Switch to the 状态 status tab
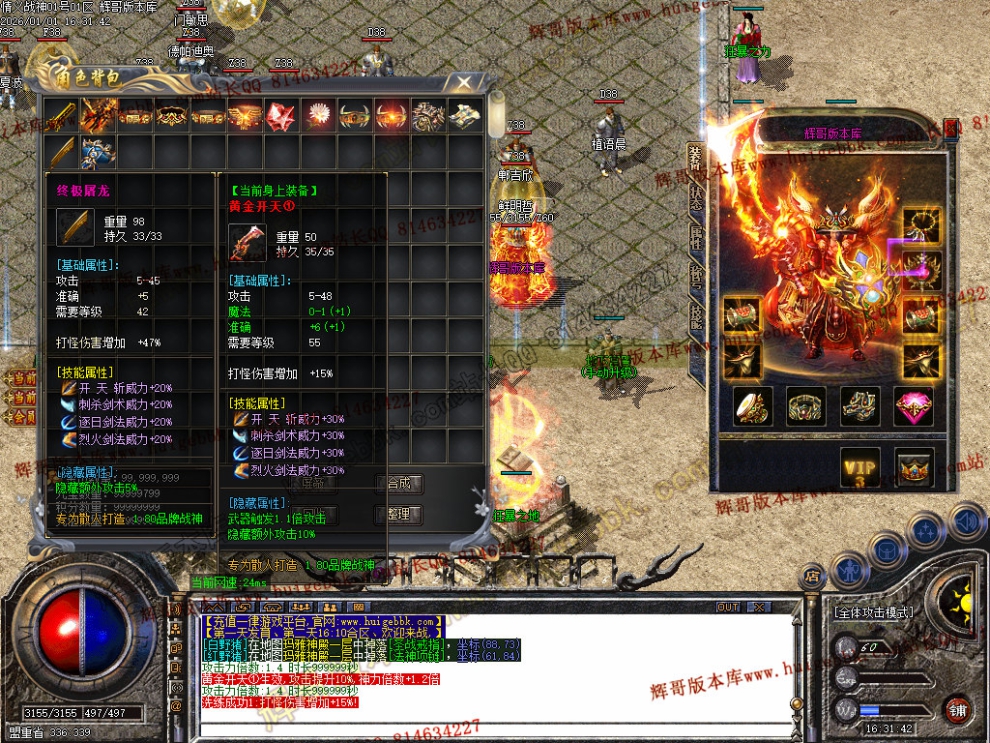Viewport: 990px width, 743px height. pyautogui.click(x=696, y=197)
